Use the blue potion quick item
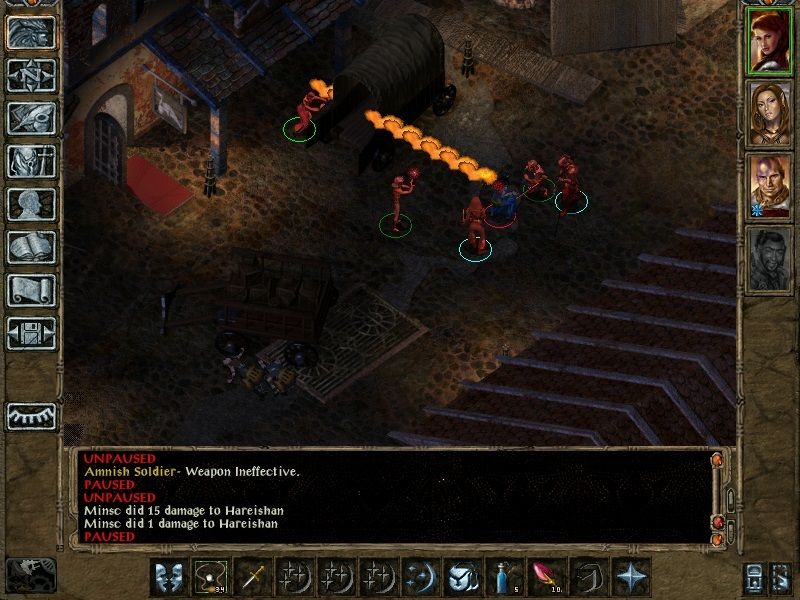The width and height of the screenshot is (800, 600). [502, 577]
